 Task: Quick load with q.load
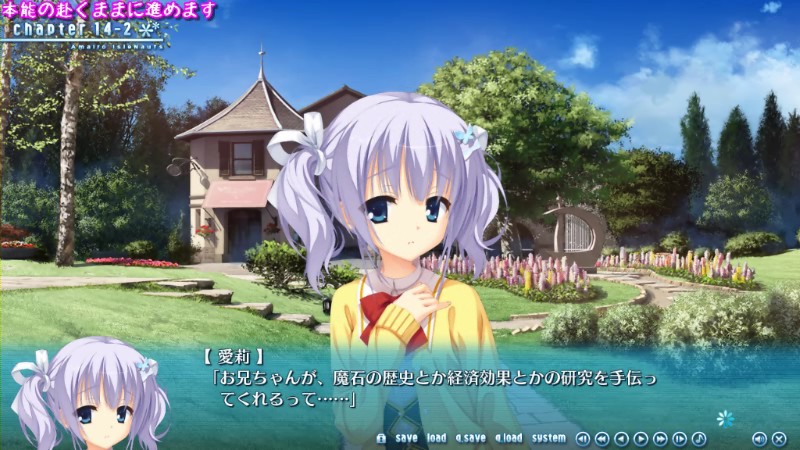(508, 438)
